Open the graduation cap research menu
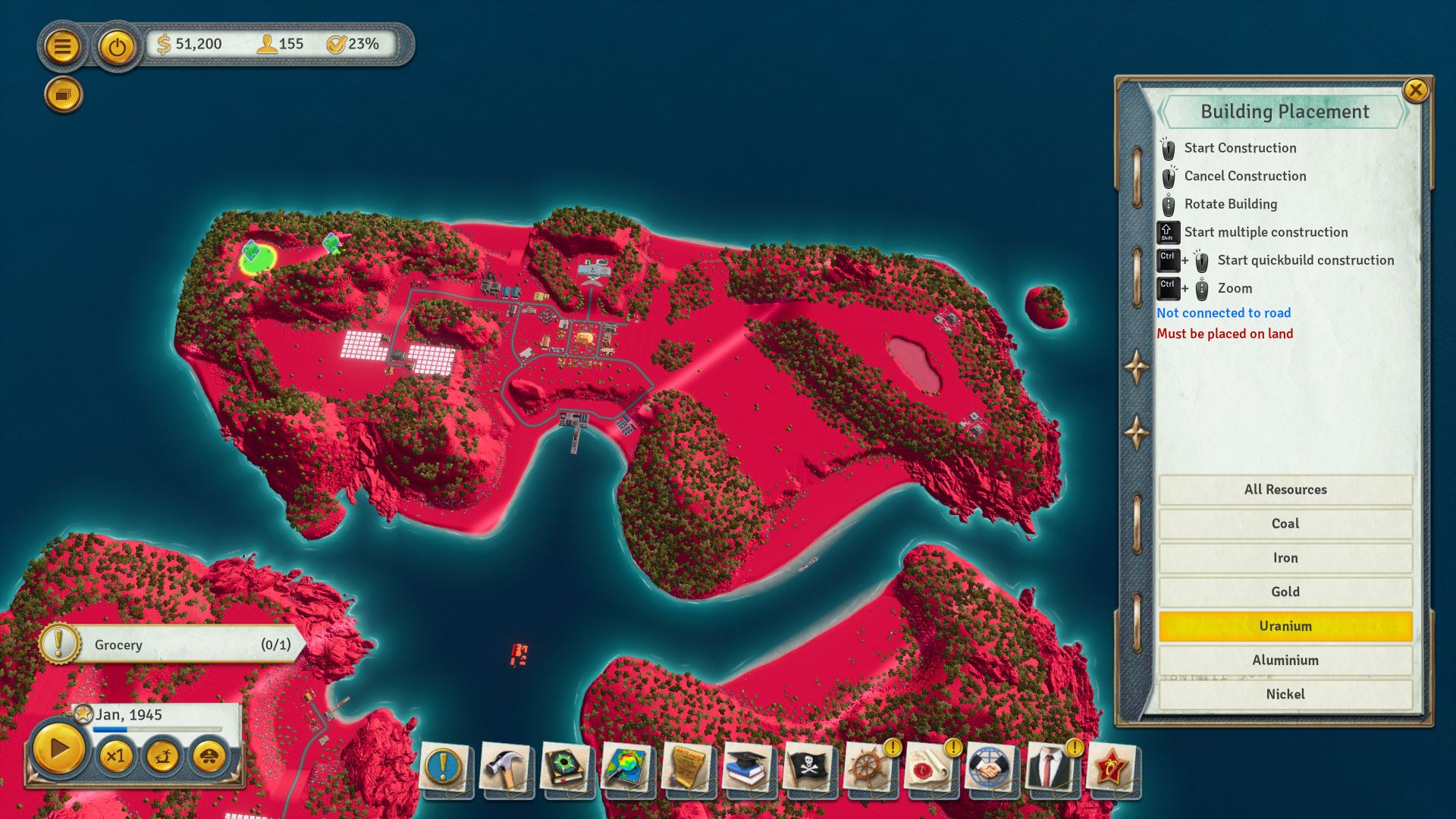This screenshot has width=1456, height=819. click(x=748, y=767)
